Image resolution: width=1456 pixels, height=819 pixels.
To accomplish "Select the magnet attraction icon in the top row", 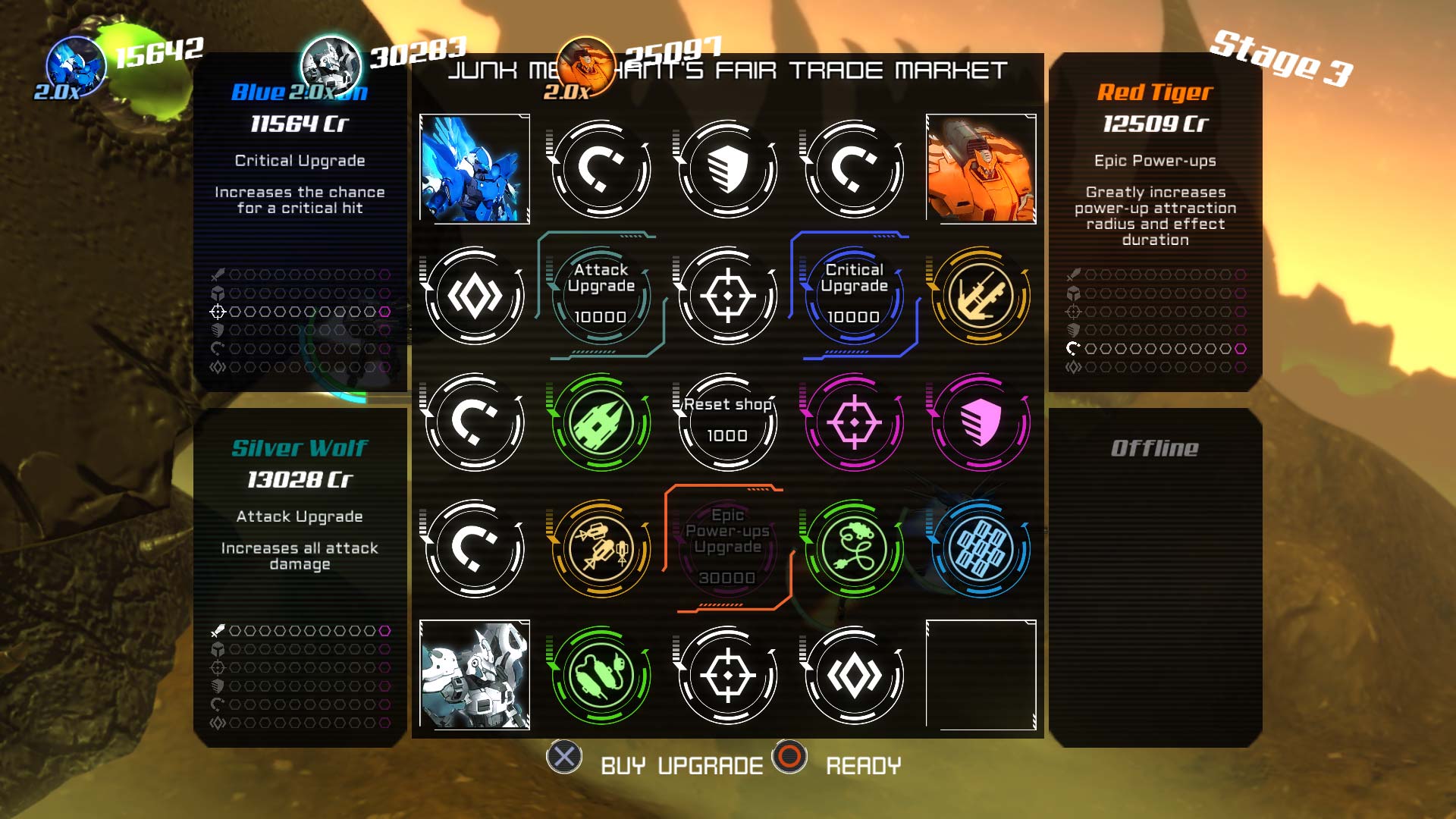I will [x=601, y=169].
